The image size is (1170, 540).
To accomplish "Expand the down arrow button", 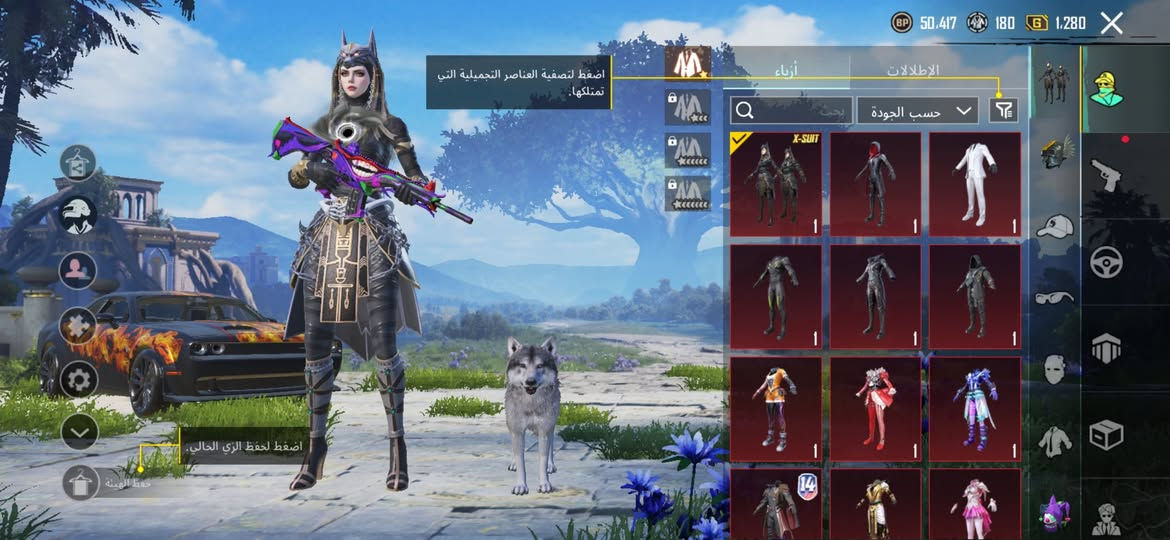I will pyautogui.click(x=78, y=431).
